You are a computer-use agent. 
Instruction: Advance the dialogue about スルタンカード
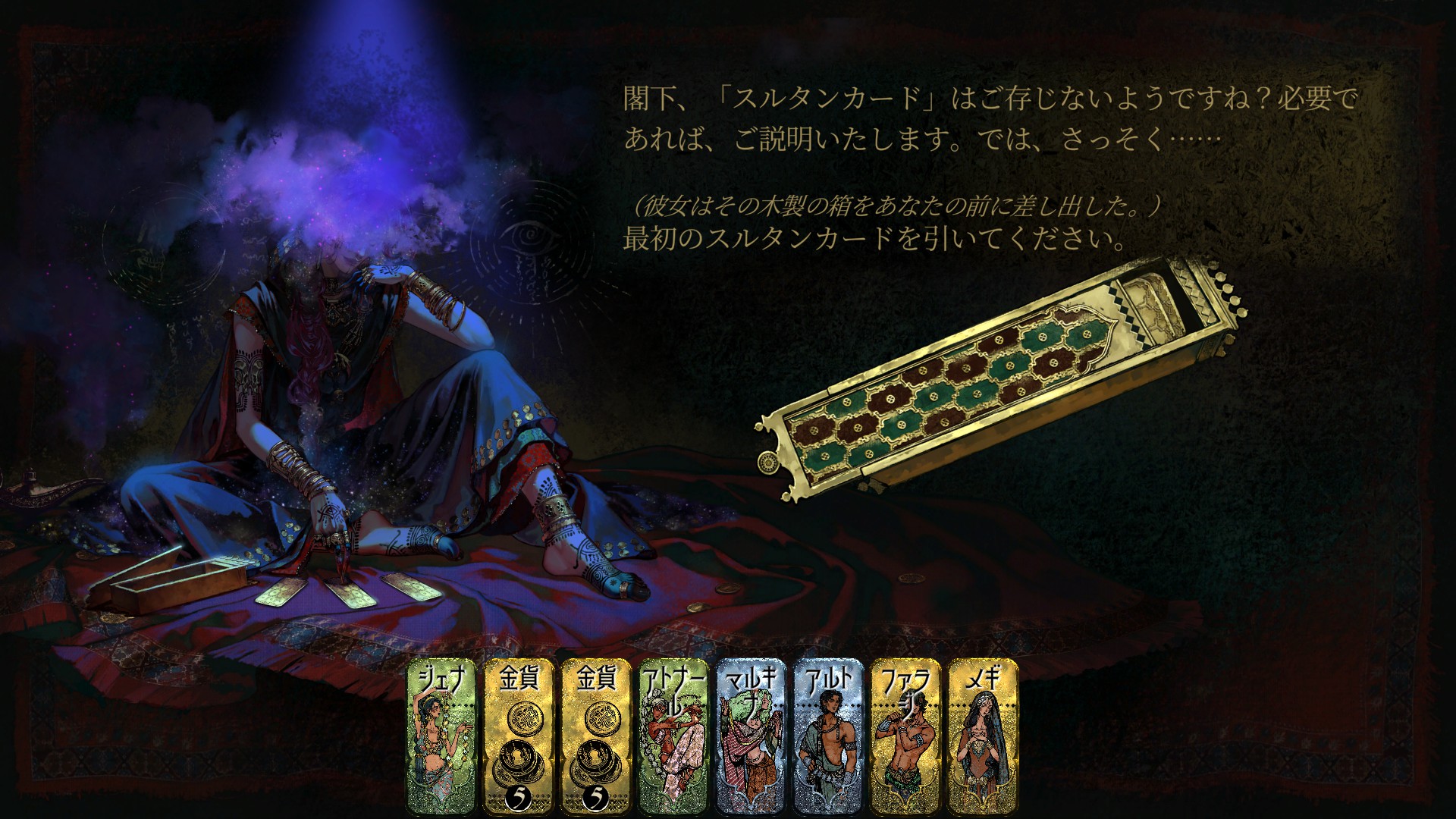point(910,118)
